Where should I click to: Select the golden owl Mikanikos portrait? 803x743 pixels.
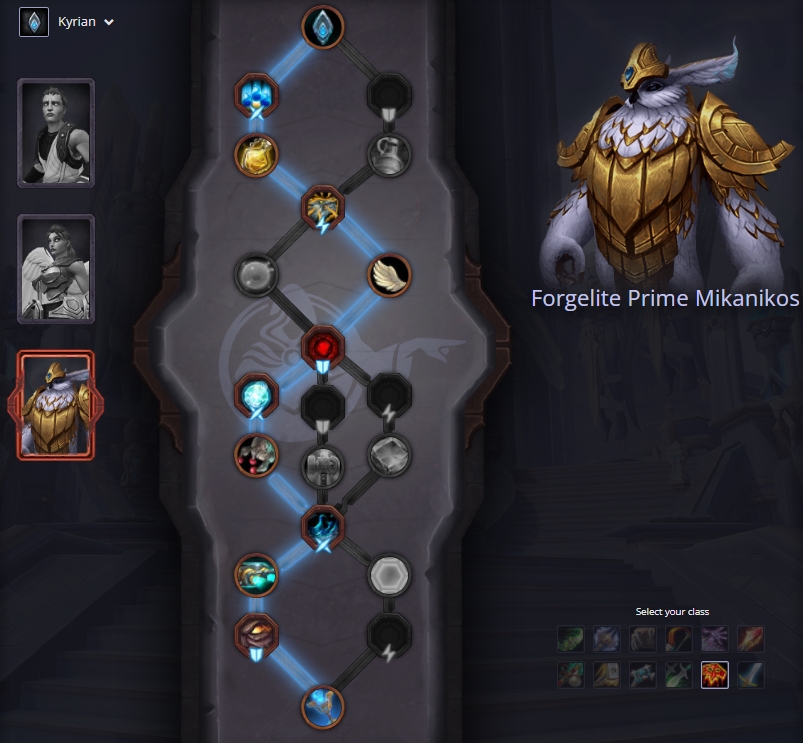(56, 405)
